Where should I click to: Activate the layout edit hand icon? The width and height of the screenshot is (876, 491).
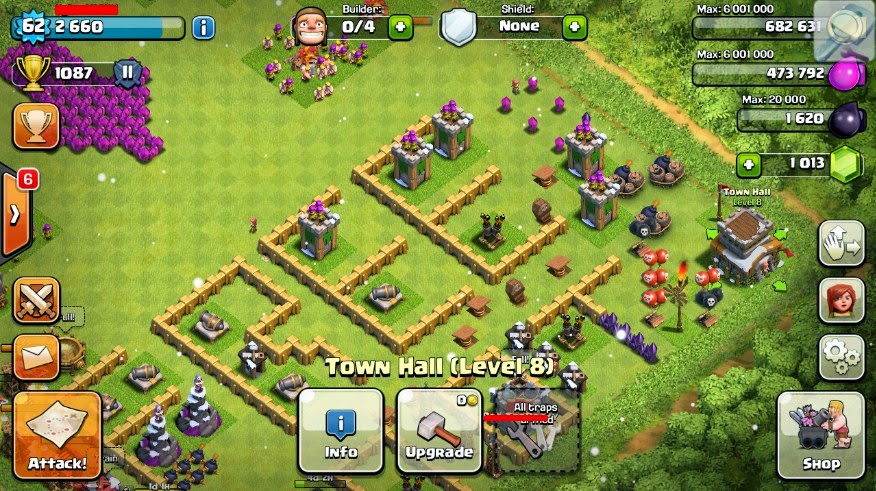pyautogui.click(x=841, y=243)
